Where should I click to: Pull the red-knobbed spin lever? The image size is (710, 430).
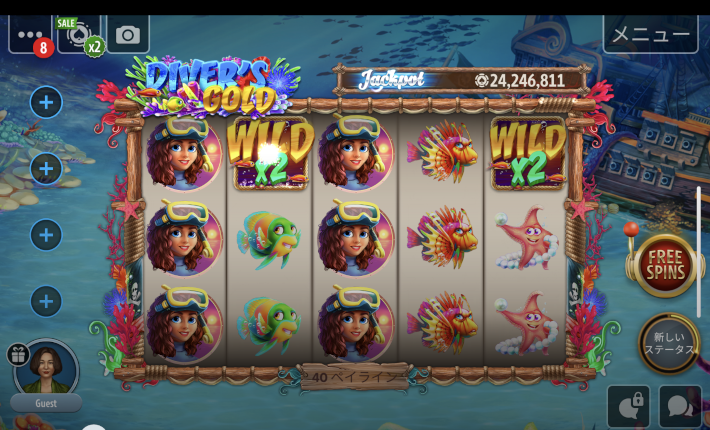(632, 236)
